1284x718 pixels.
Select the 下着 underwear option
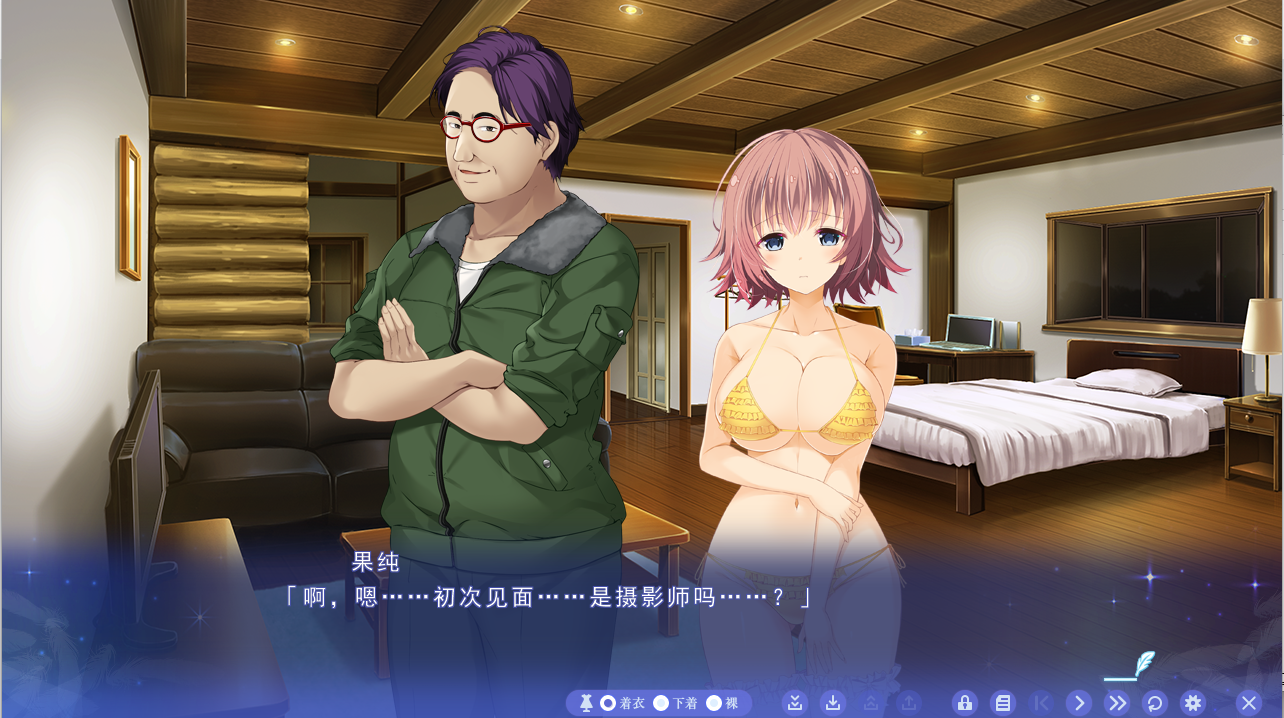click(661, 703)
